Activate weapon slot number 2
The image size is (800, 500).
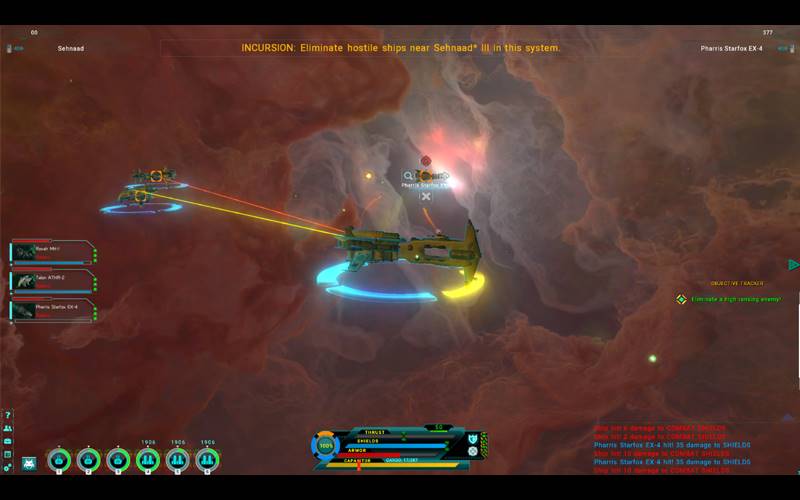pyautogui.click(x=89, y=460)
